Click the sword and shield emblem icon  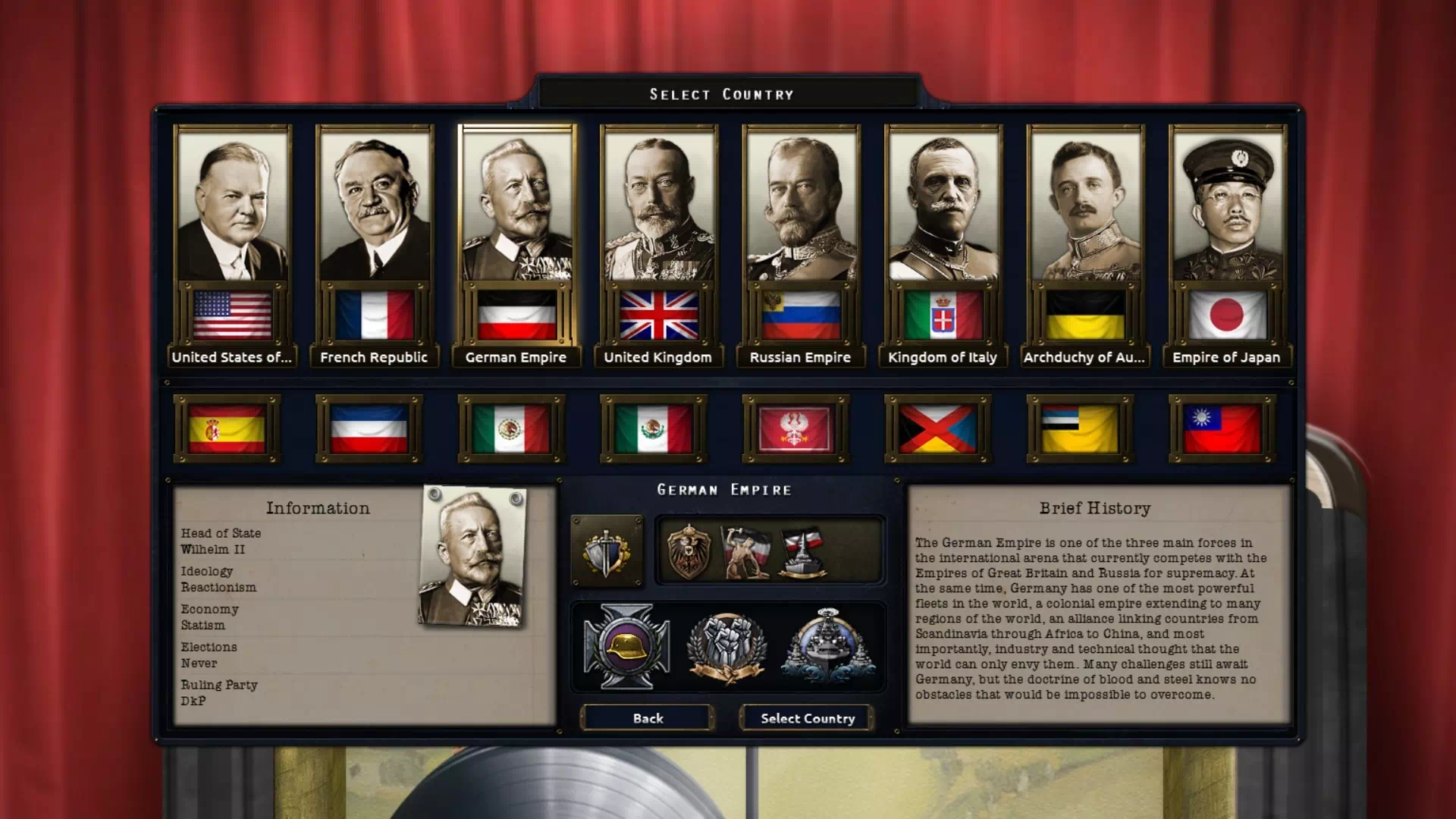point(606,552)
